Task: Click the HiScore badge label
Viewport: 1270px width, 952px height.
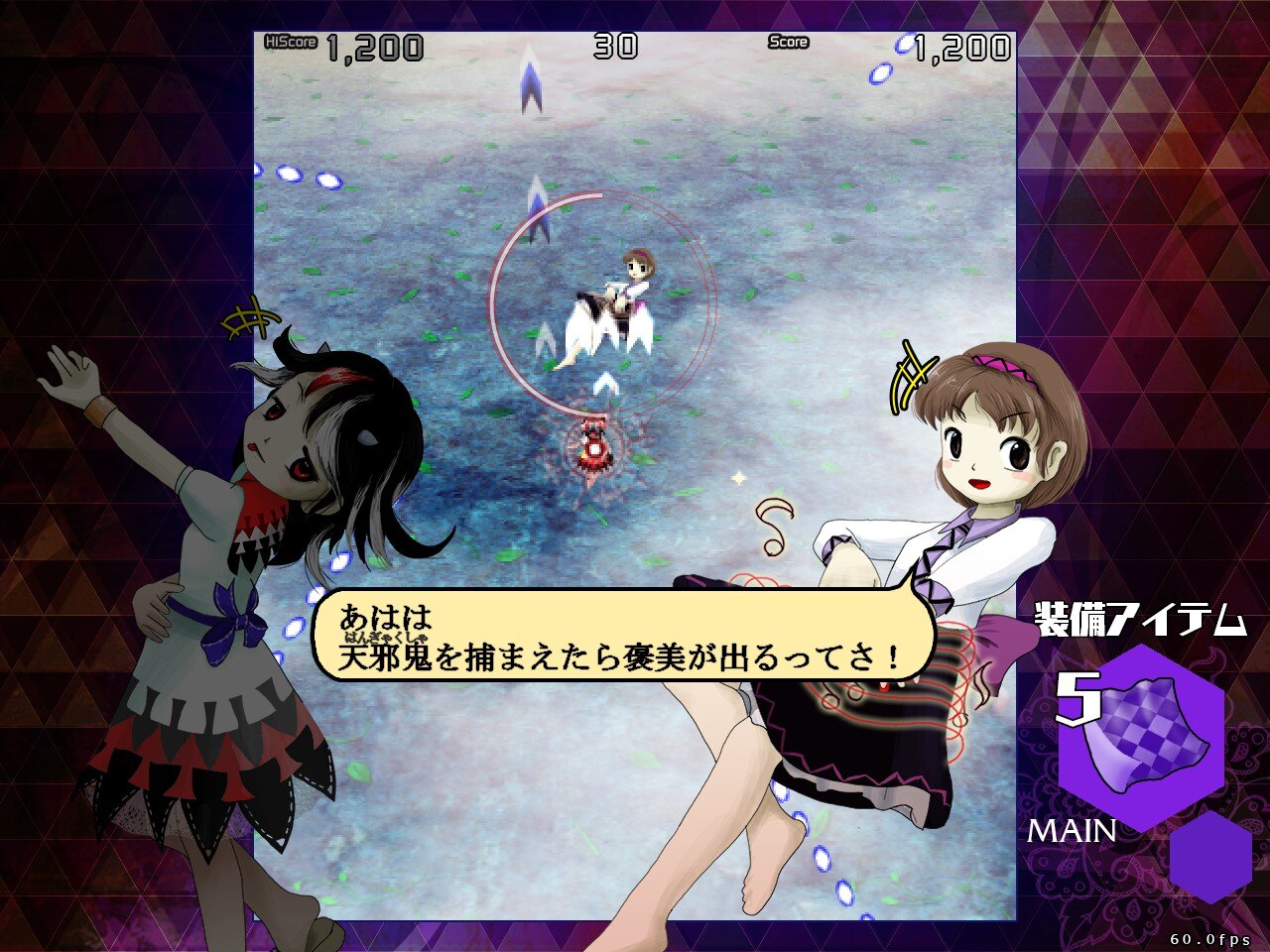Action: point(289,43)
